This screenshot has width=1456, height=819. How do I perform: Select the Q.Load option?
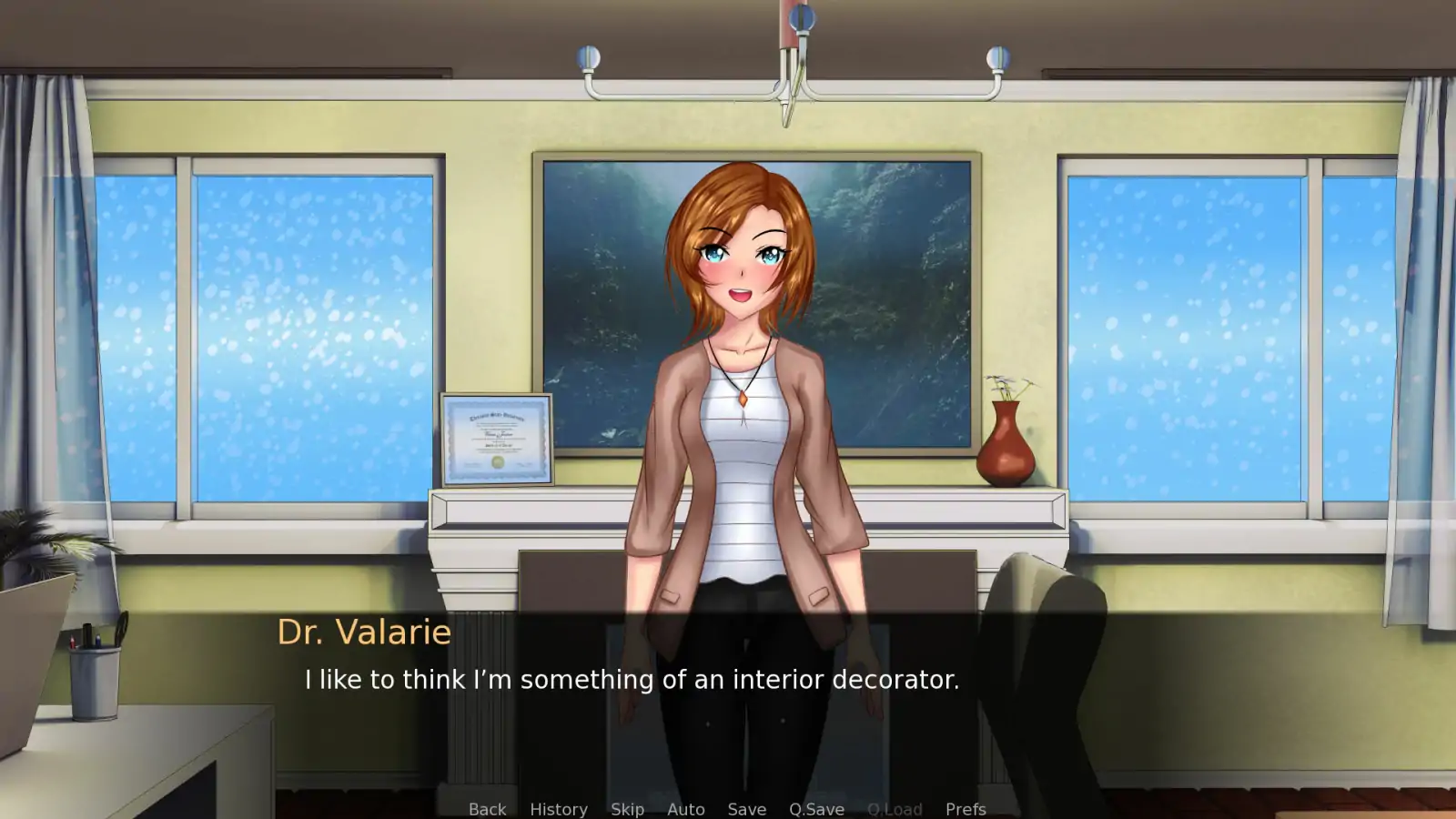click(x=895, y=808)
